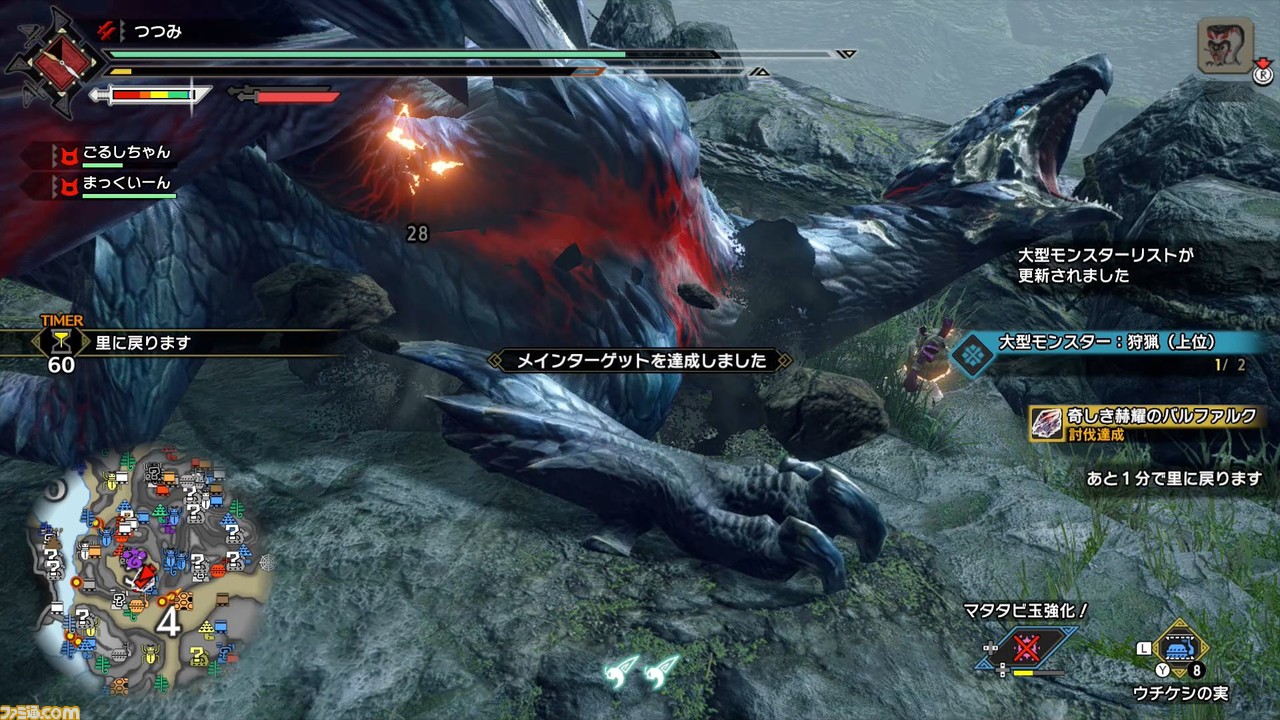Select the monster target icon

(x=1226, y=46)
